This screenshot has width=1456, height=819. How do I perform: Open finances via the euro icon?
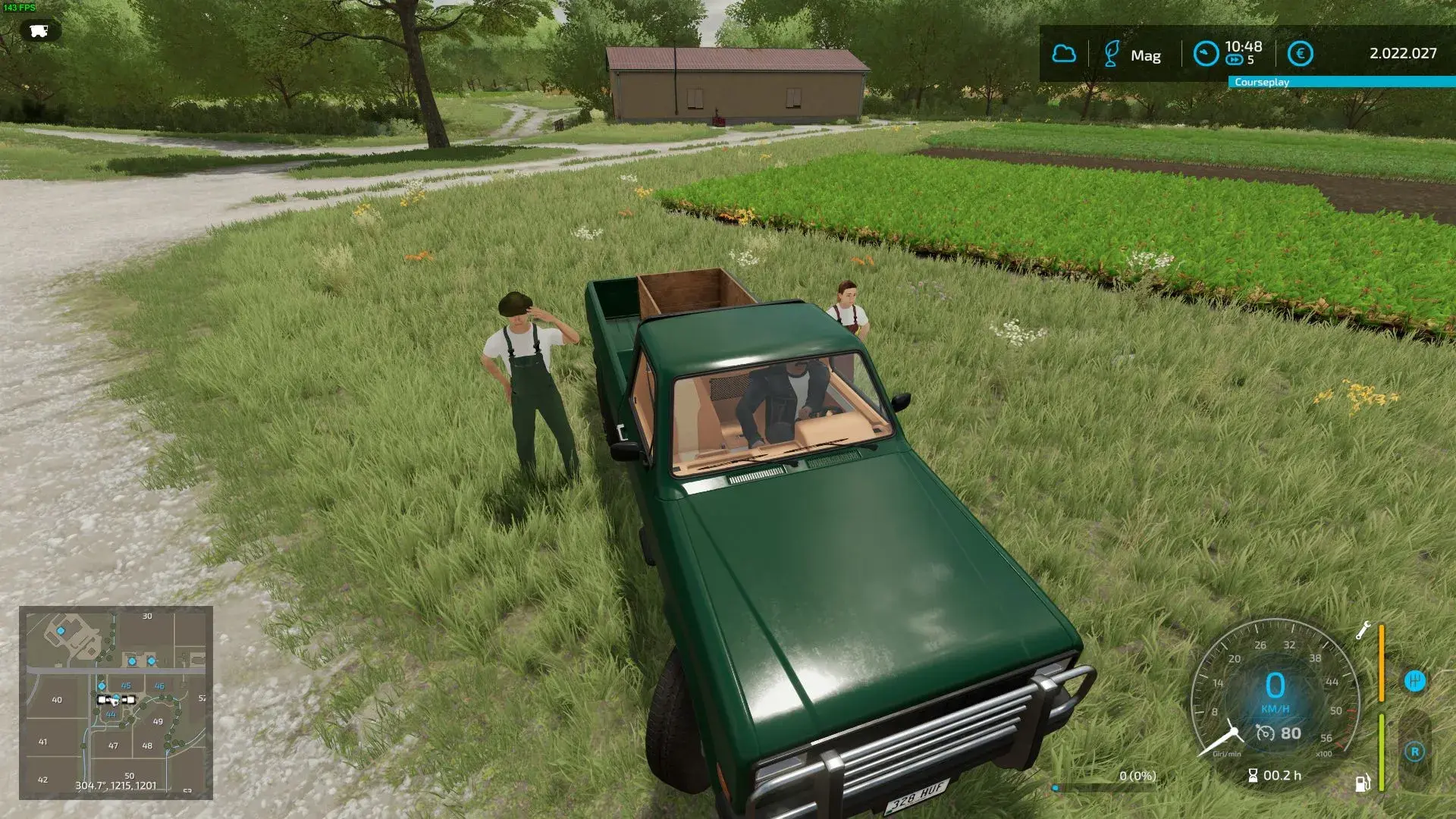(x=1300, y=54)
